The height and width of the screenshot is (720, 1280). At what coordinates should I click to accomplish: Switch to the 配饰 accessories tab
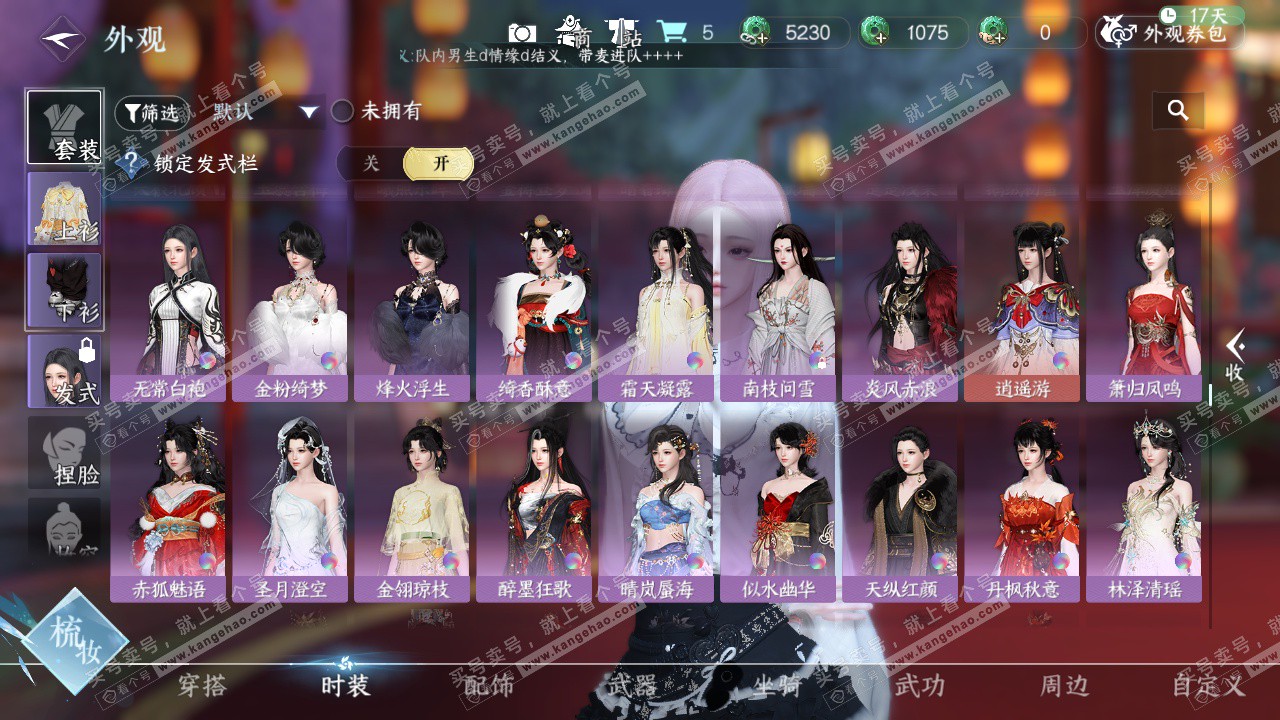pos(489,685)
